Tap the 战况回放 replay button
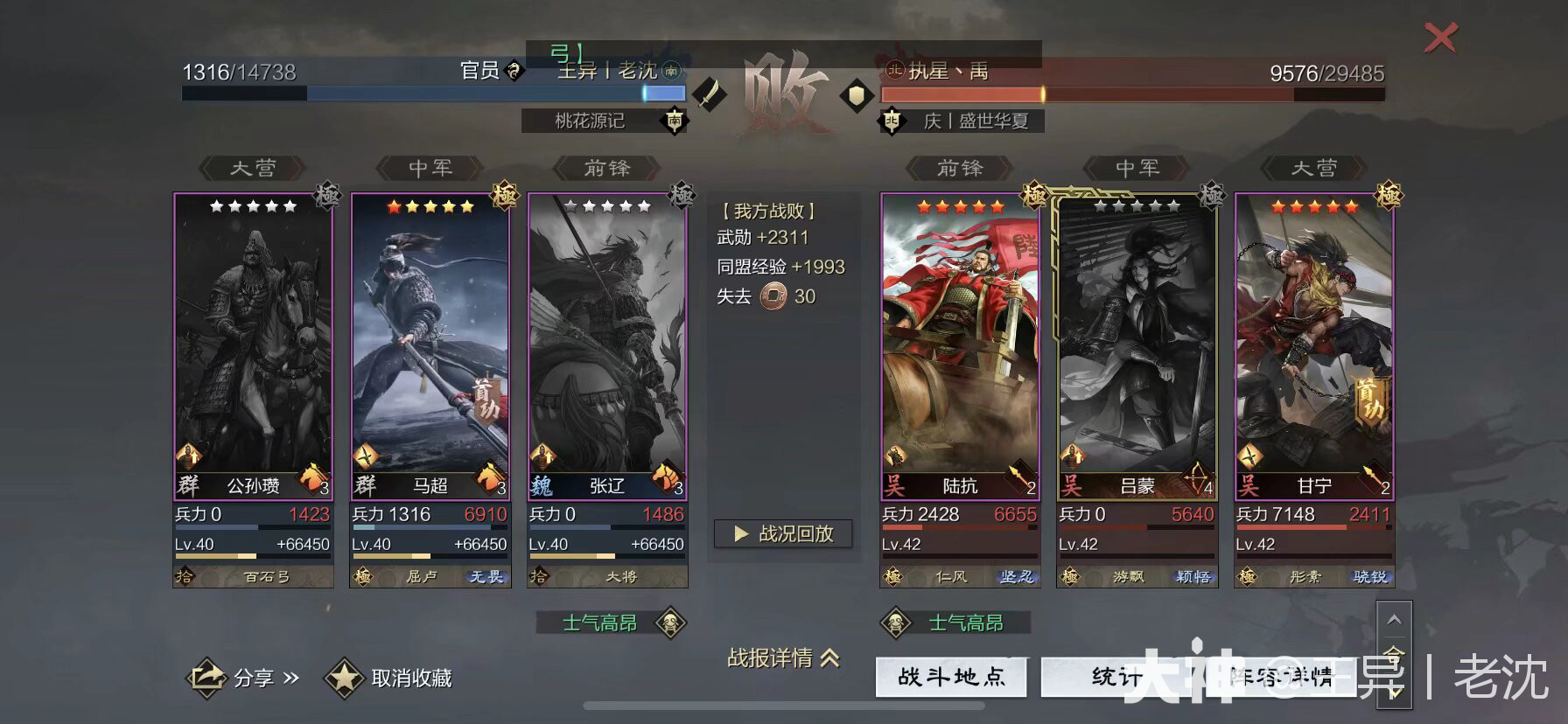This screenshot has height=724, width=1568. tap(783, 534)
